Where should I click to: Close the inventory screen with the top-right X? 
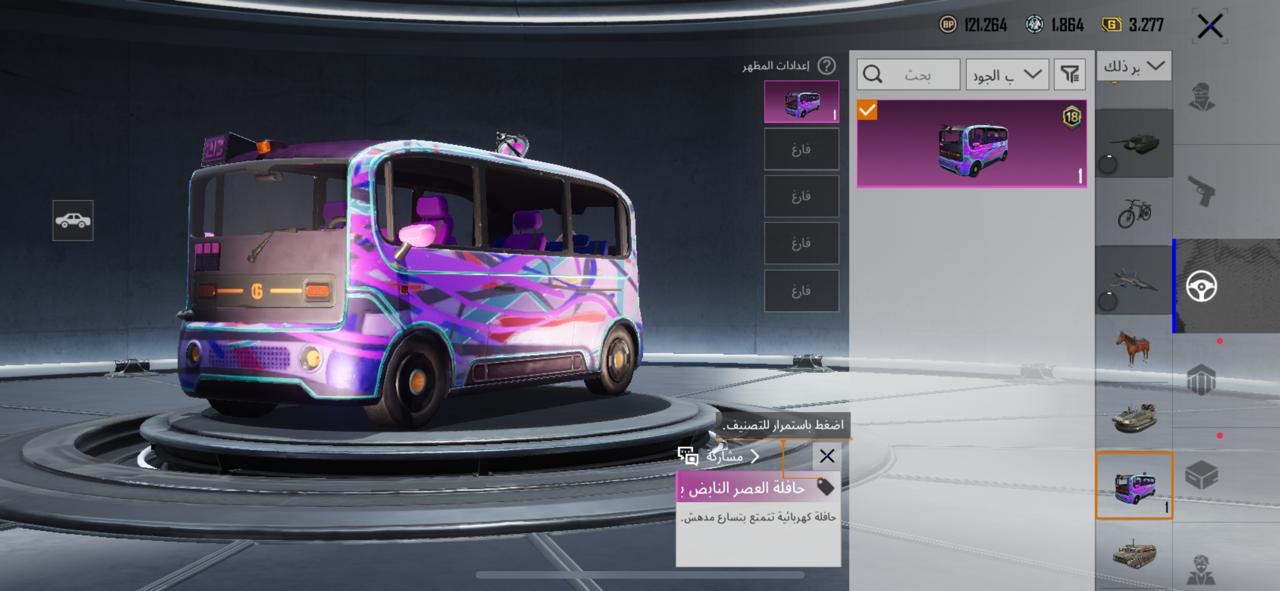[x=1210, y=26]
